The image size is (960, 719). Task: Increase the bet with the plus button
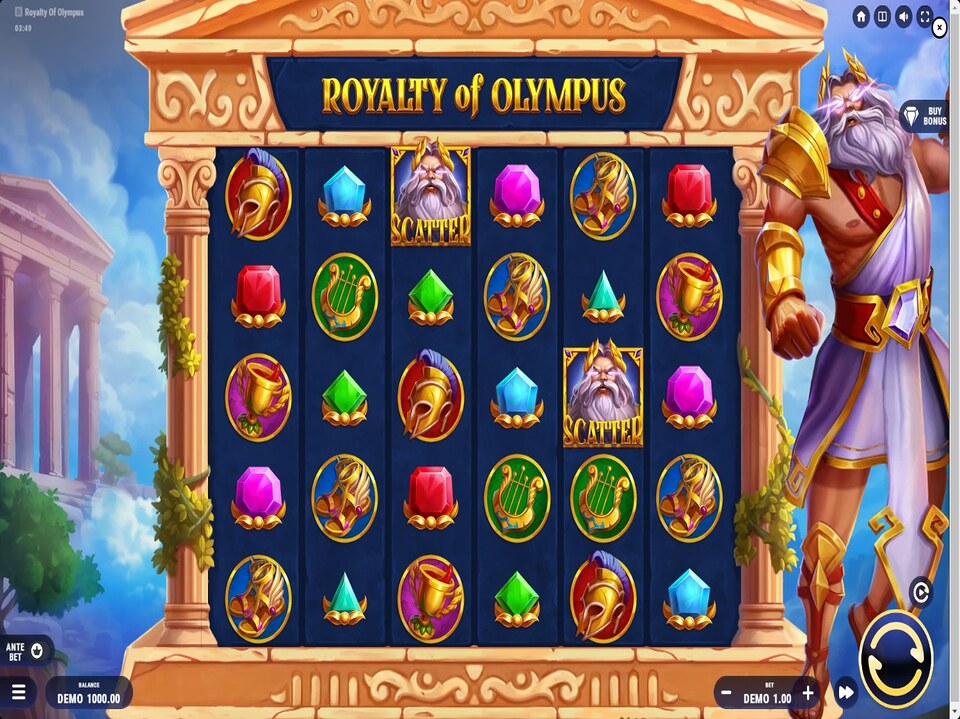click(x=808, y=692)
